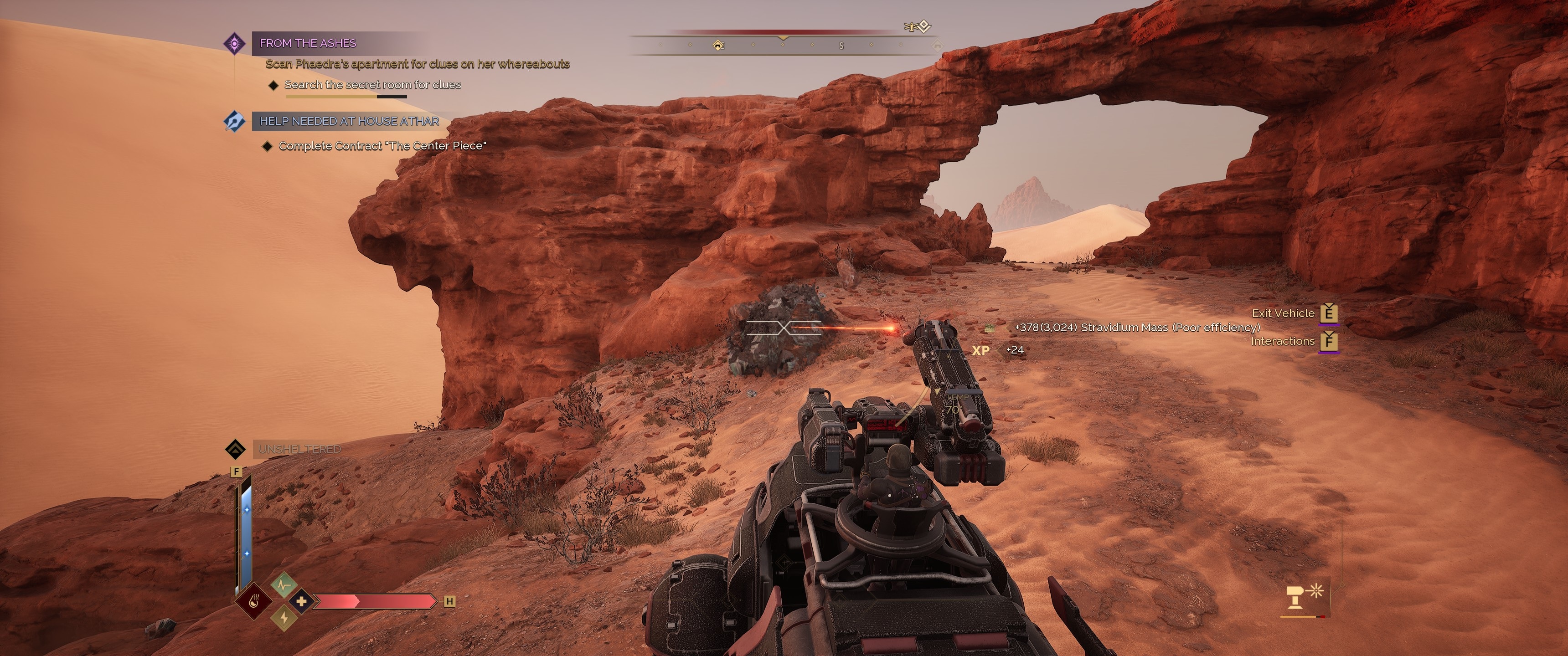Click the compass vehicle waypoint marker
The height and width of the screenshot is (656, 1568).
(x=718, y=45)
